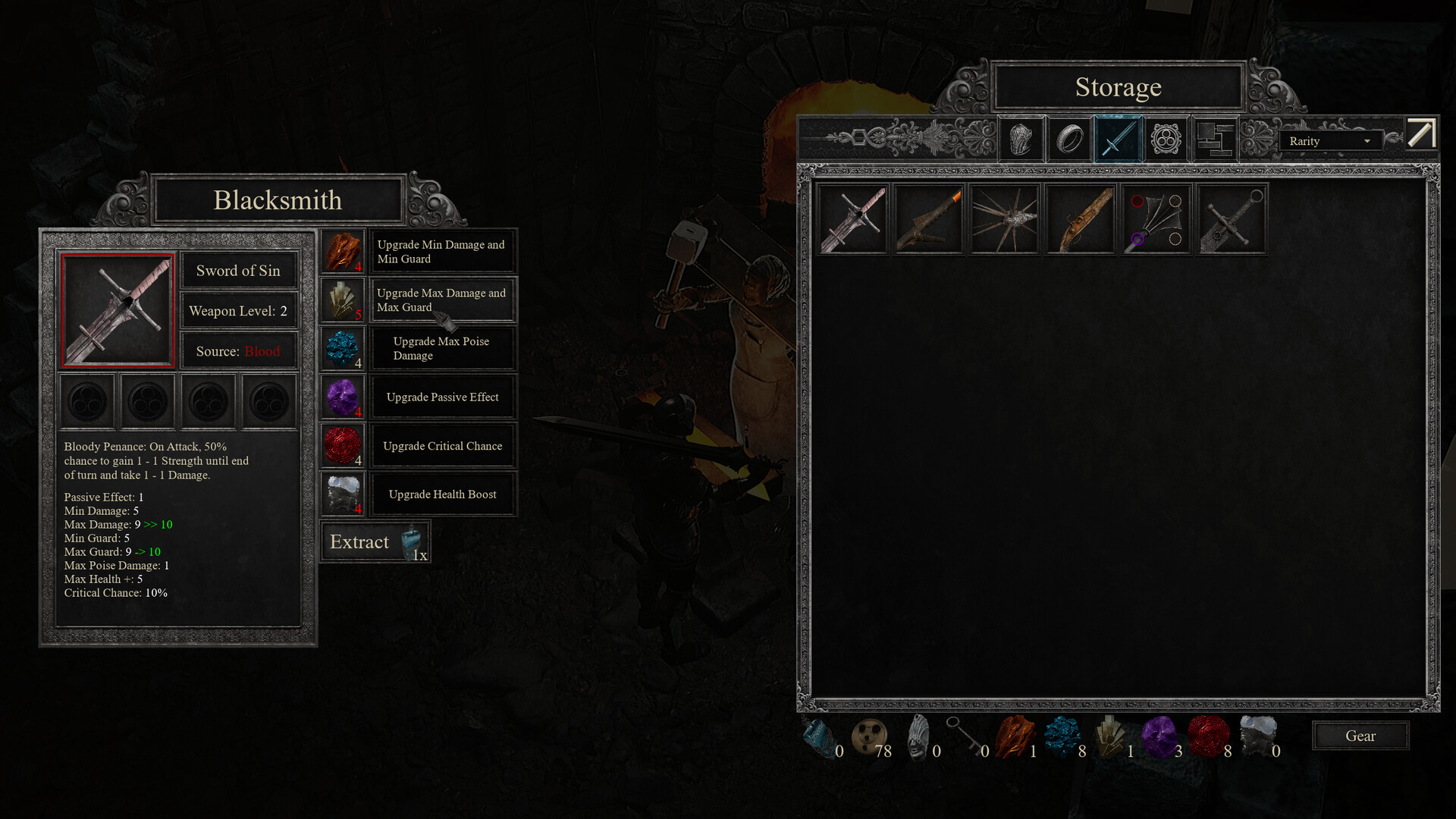Image resolution: width=1456 pixels, height=819 pixels.
Task: Select the Sword of Sin weapon slot
Action: click(x=118, y=310)
